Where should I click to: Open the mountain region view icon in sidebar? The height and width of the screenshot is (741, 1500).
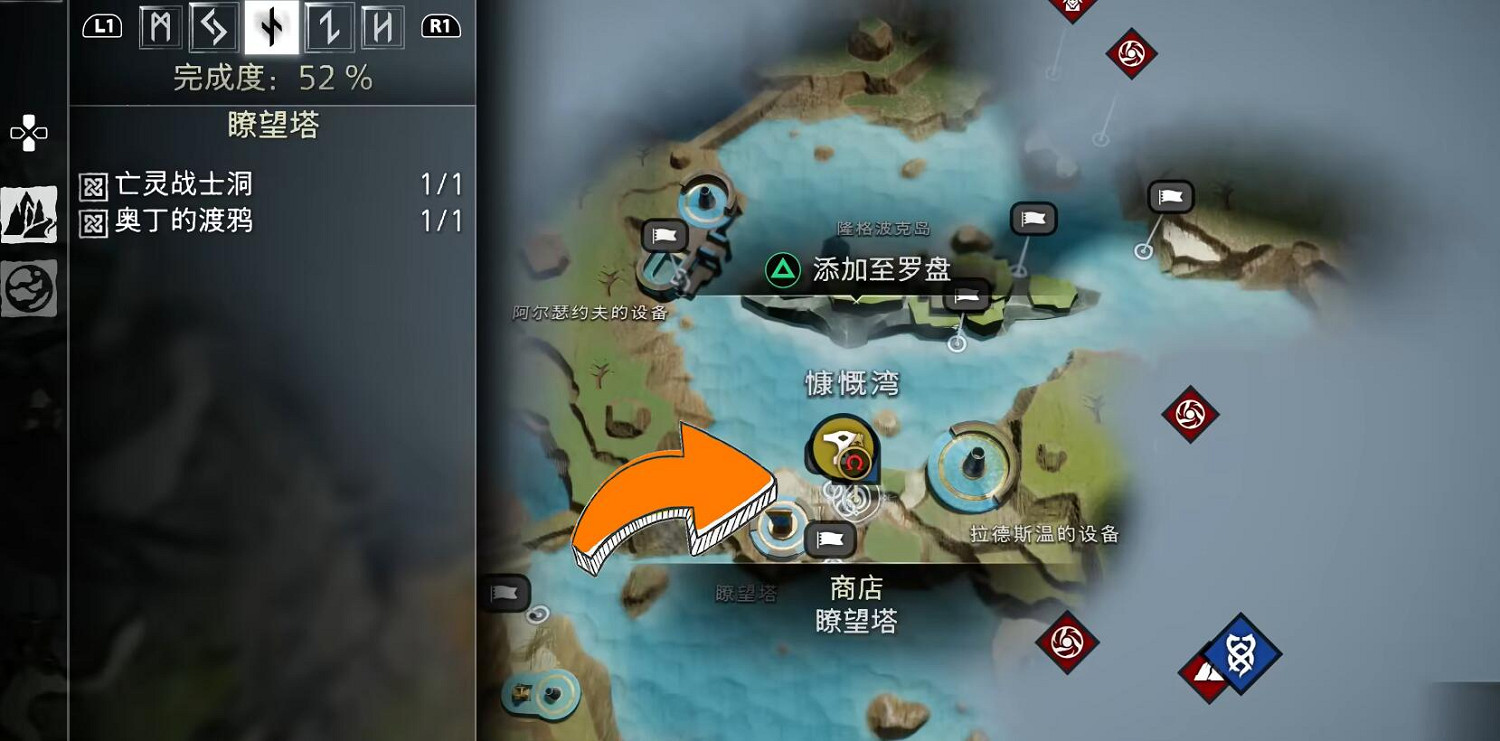[x=29, y=213]
